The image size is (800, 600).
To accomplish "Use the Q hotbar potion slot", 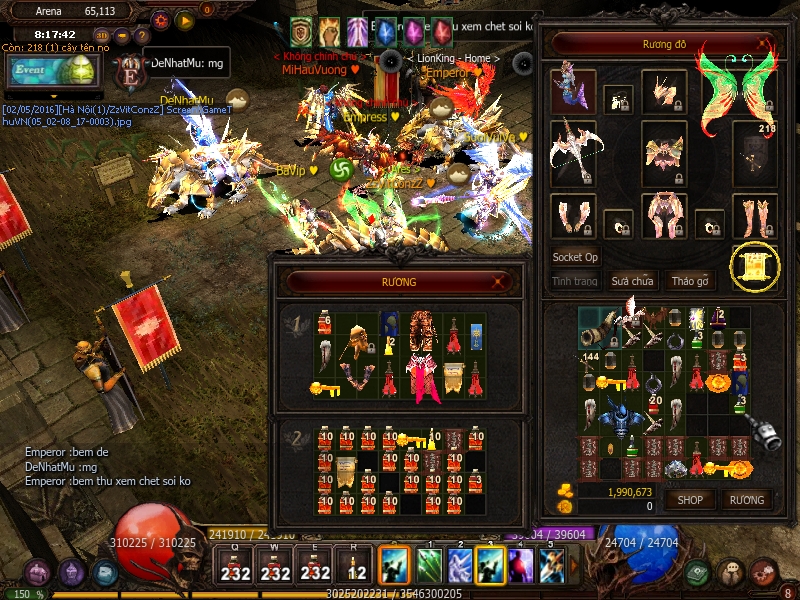I will [236, 566].
